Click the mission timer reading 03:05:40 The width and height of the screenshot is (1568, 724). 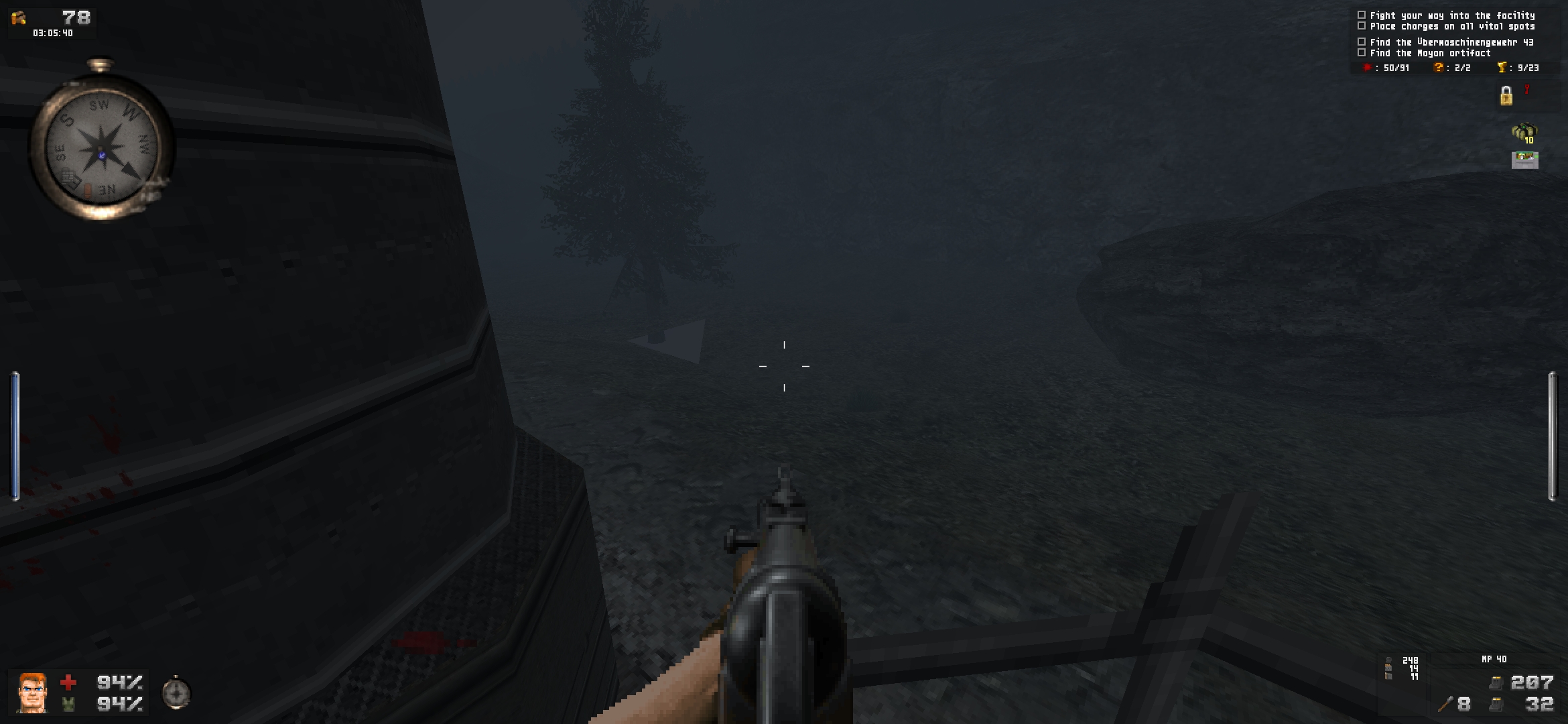(x=52, y=32)
